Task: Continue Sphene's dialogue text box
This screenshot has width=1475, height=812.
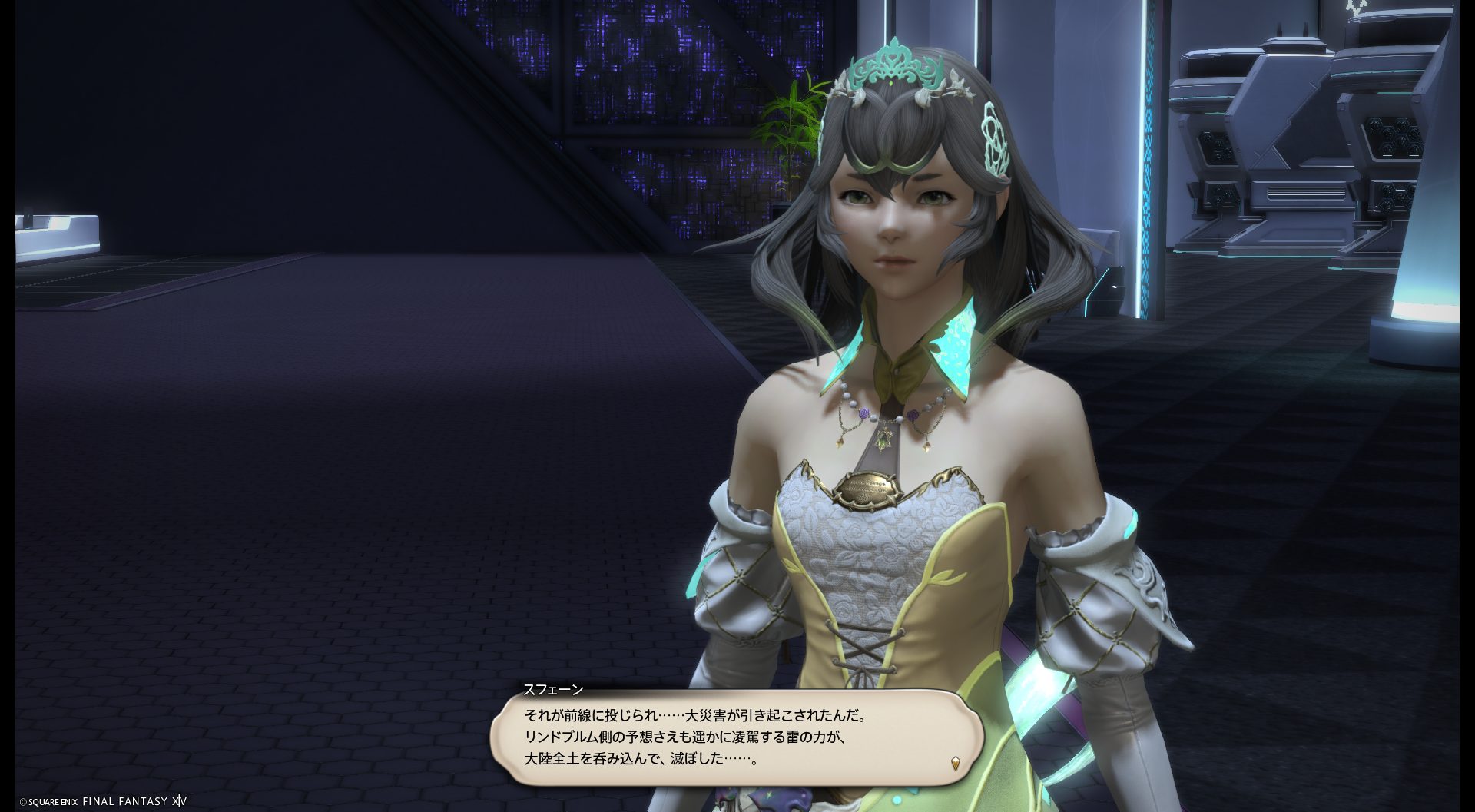Action: click(736, 737)
